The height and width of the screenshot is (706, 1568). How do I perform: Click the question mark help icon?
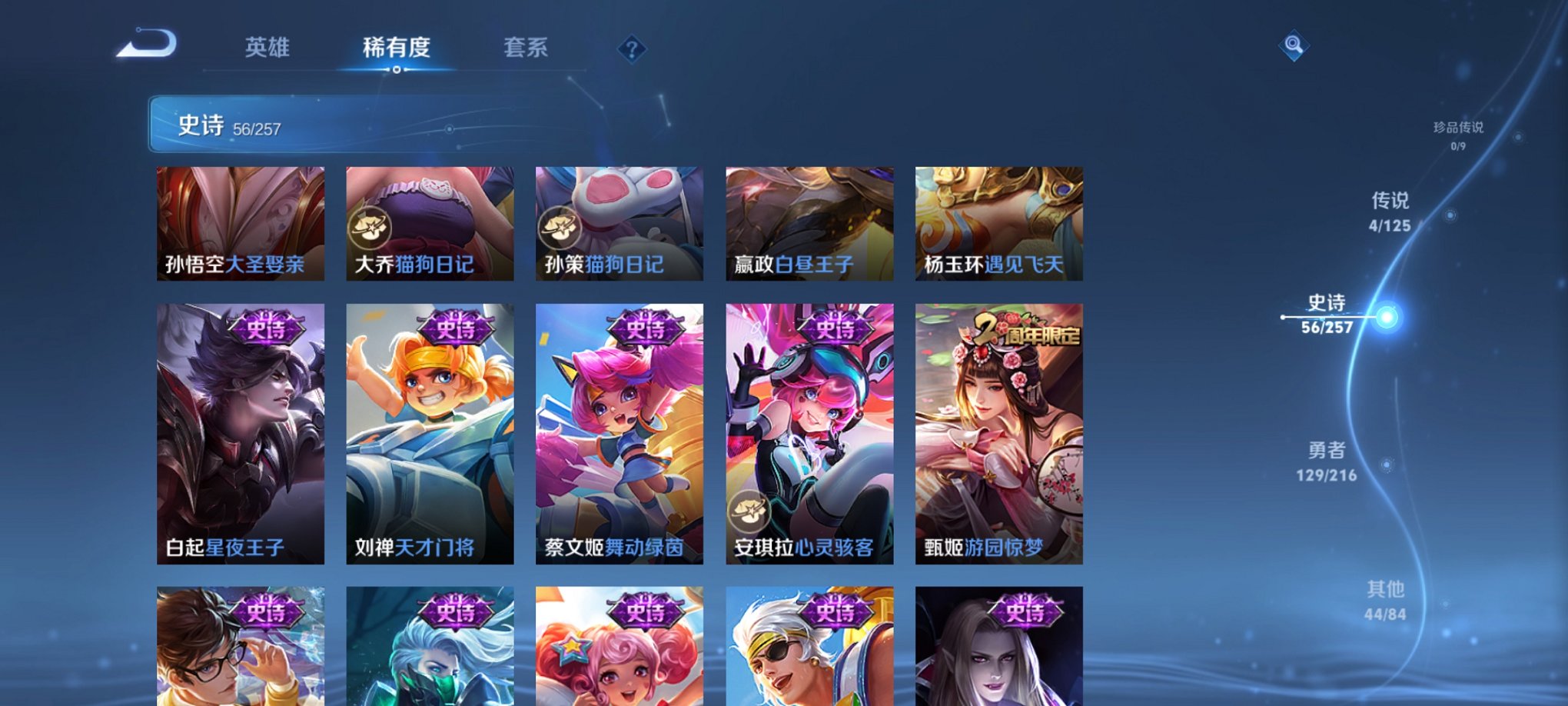(632, 50)
